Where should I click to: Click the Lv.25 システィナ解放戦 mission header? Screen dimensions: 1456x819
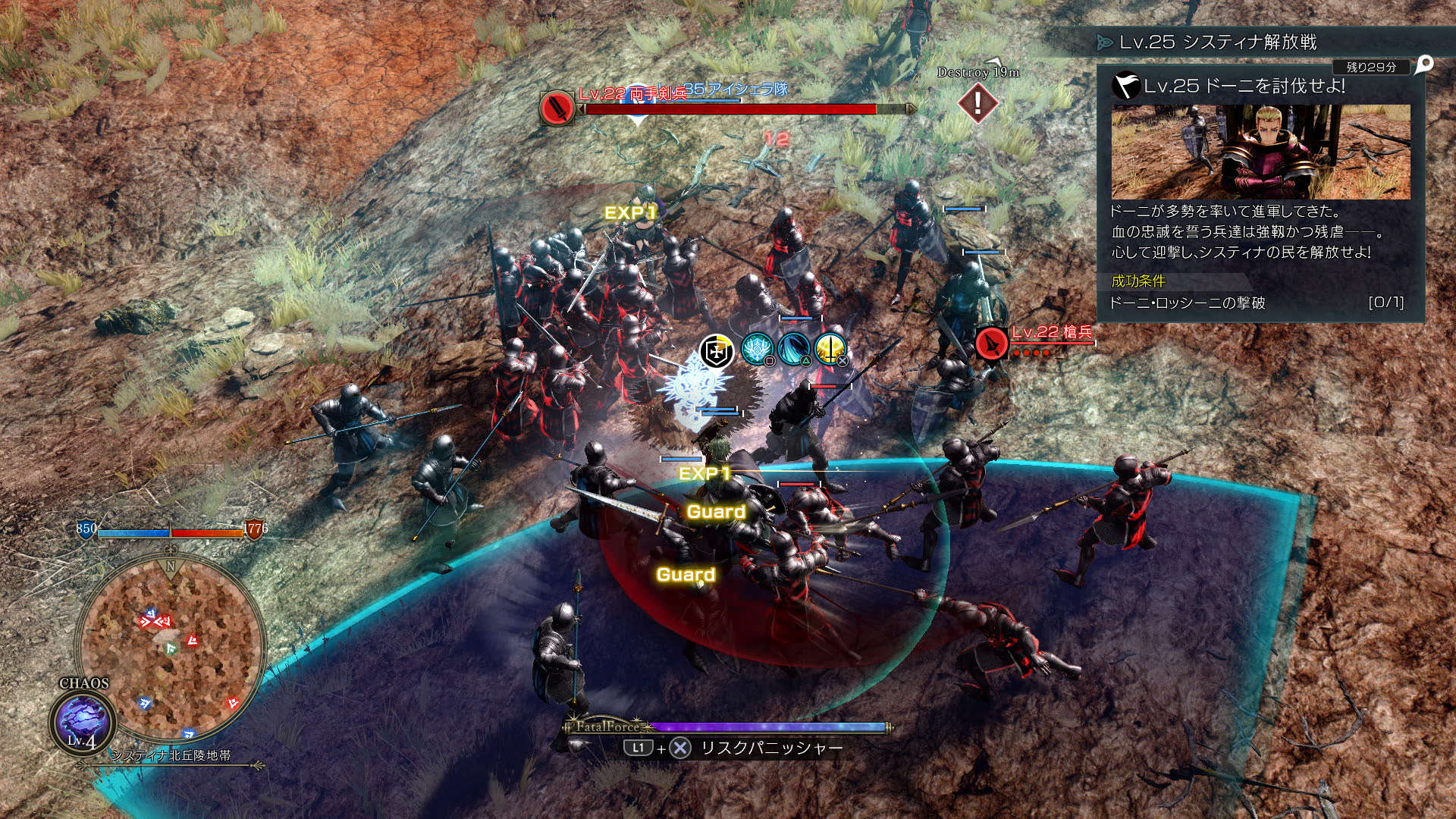point(1218,42)
